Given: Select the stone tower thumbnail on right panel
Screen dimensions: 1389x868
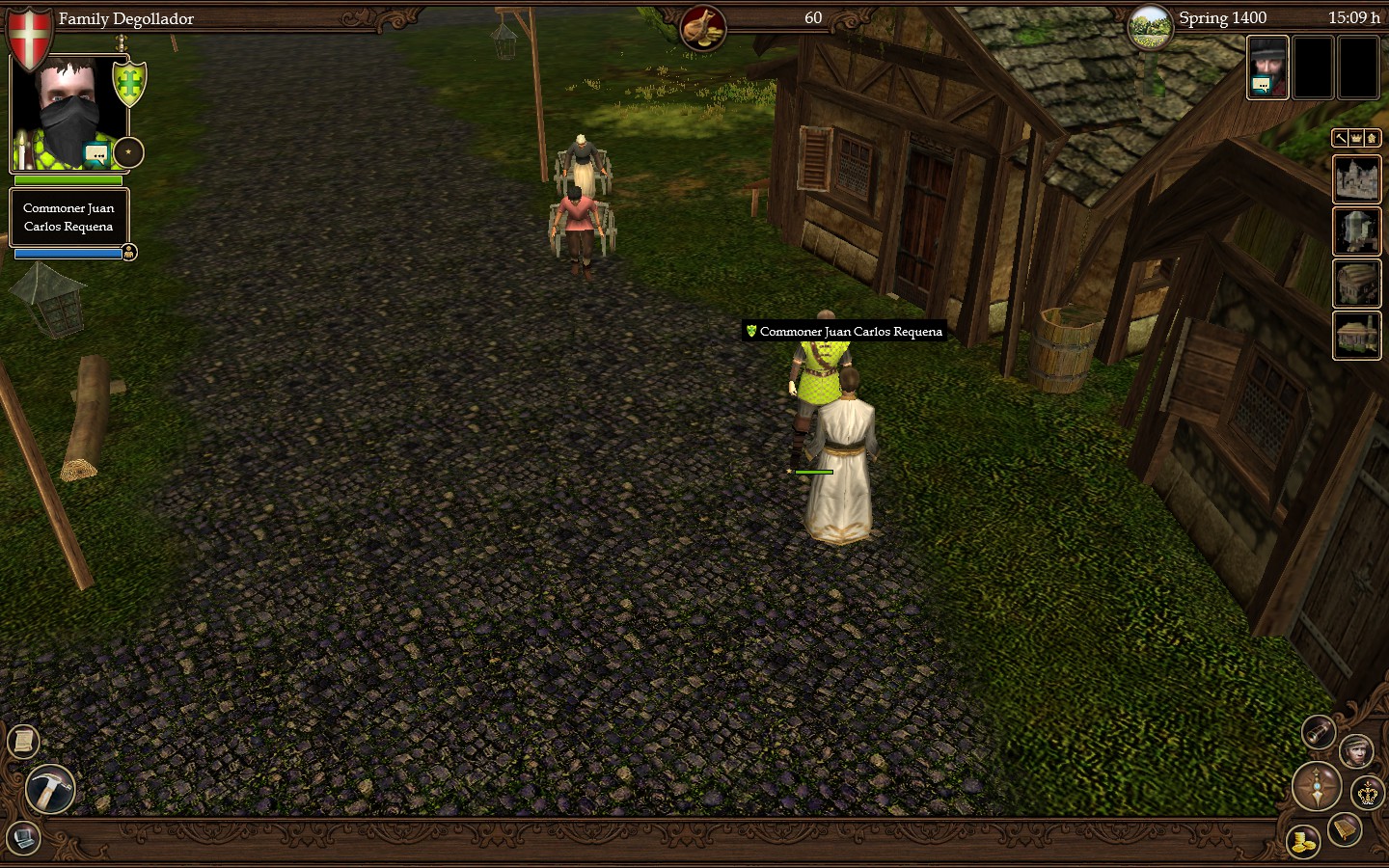Looking at the screenshot, I should pyautogui.click(x=1357, y=231).
